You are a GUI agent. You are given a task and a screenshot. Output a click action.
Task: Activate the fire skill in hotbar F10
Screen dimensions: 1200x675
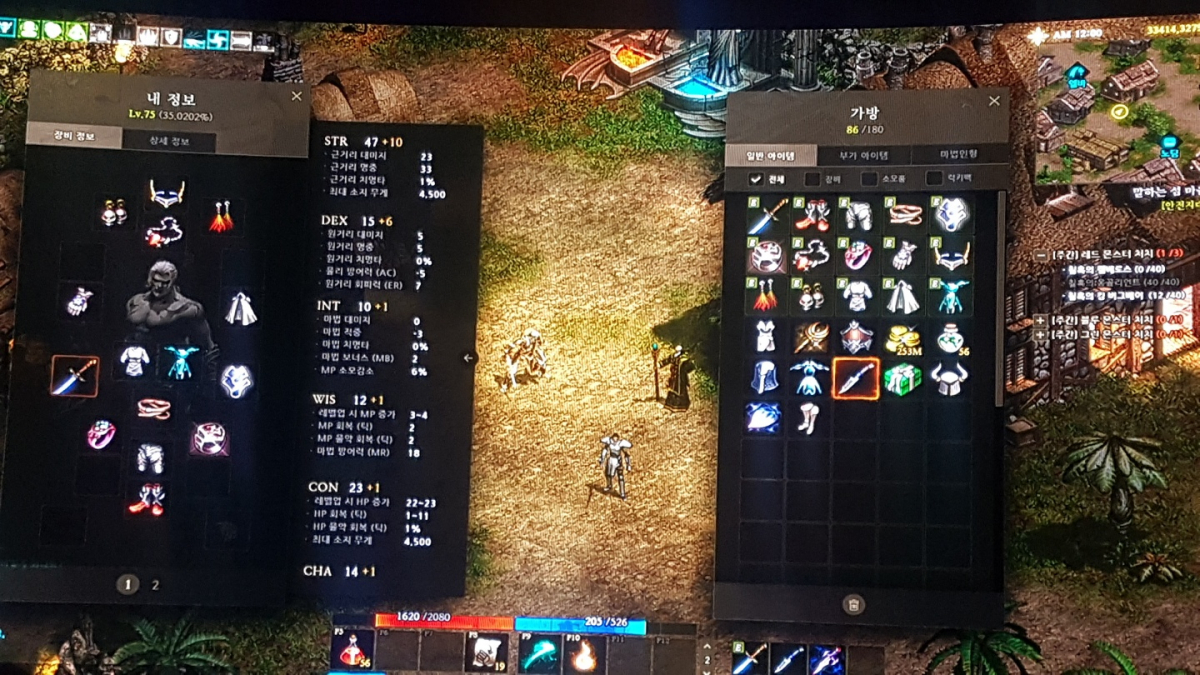[x=584, y=654]
